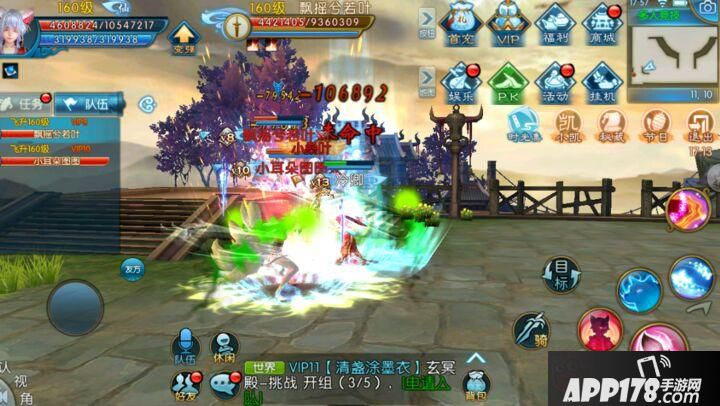The height and width of the screenshot is (406, 720).
Task: Switch to the 任务 quest tab
Action: [26, 102]
